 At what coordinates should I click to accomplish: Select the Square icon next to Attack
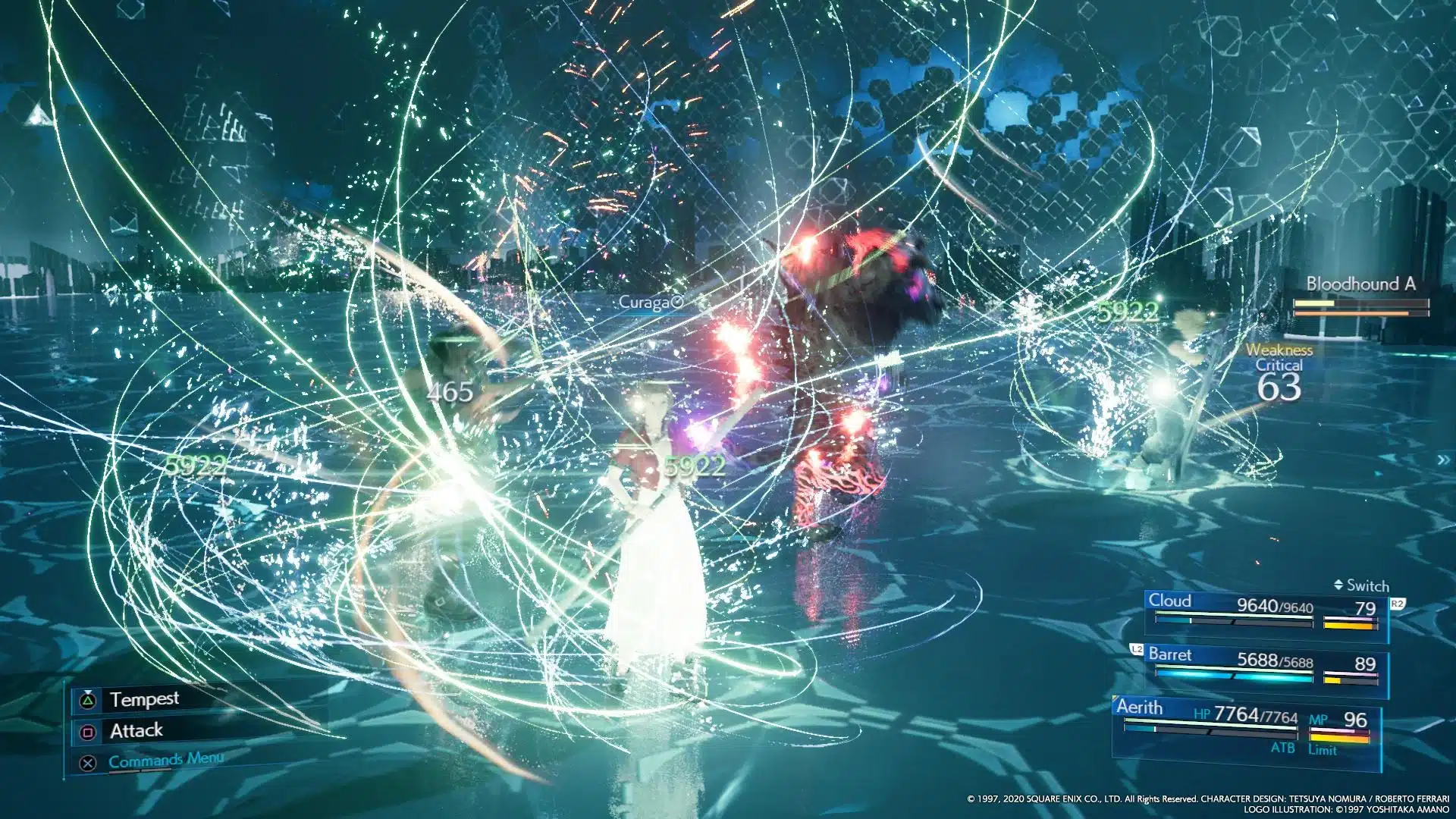[x=88, y=730]
